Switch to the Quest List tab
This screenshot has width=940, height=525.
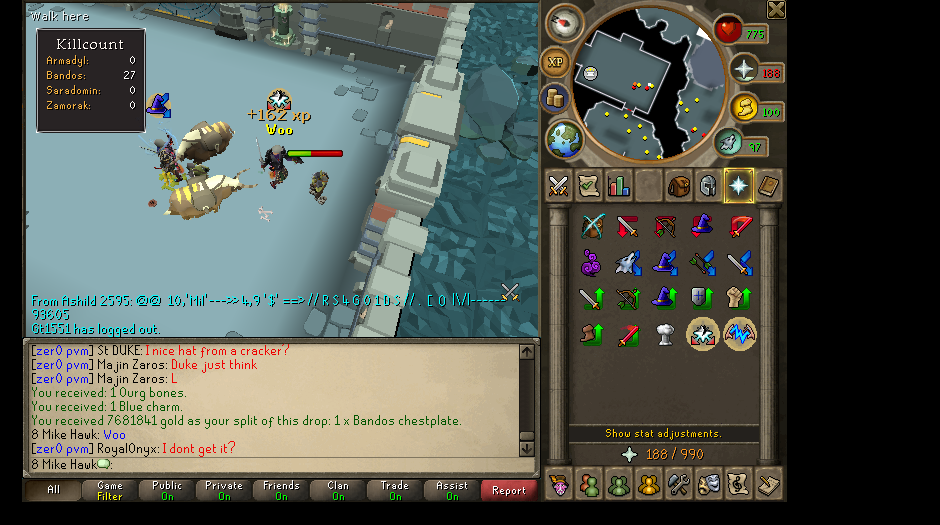click(x=588, y=186)
